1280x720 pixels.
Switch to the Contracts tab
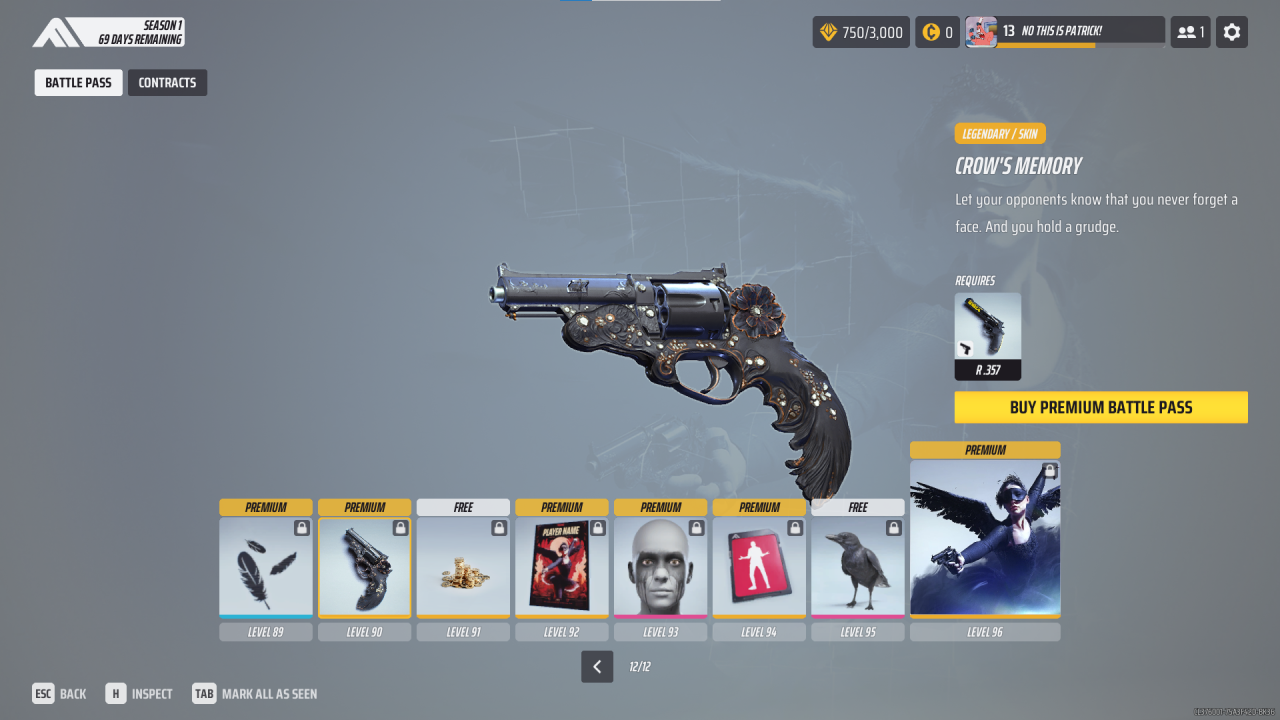tap(167, 82)
